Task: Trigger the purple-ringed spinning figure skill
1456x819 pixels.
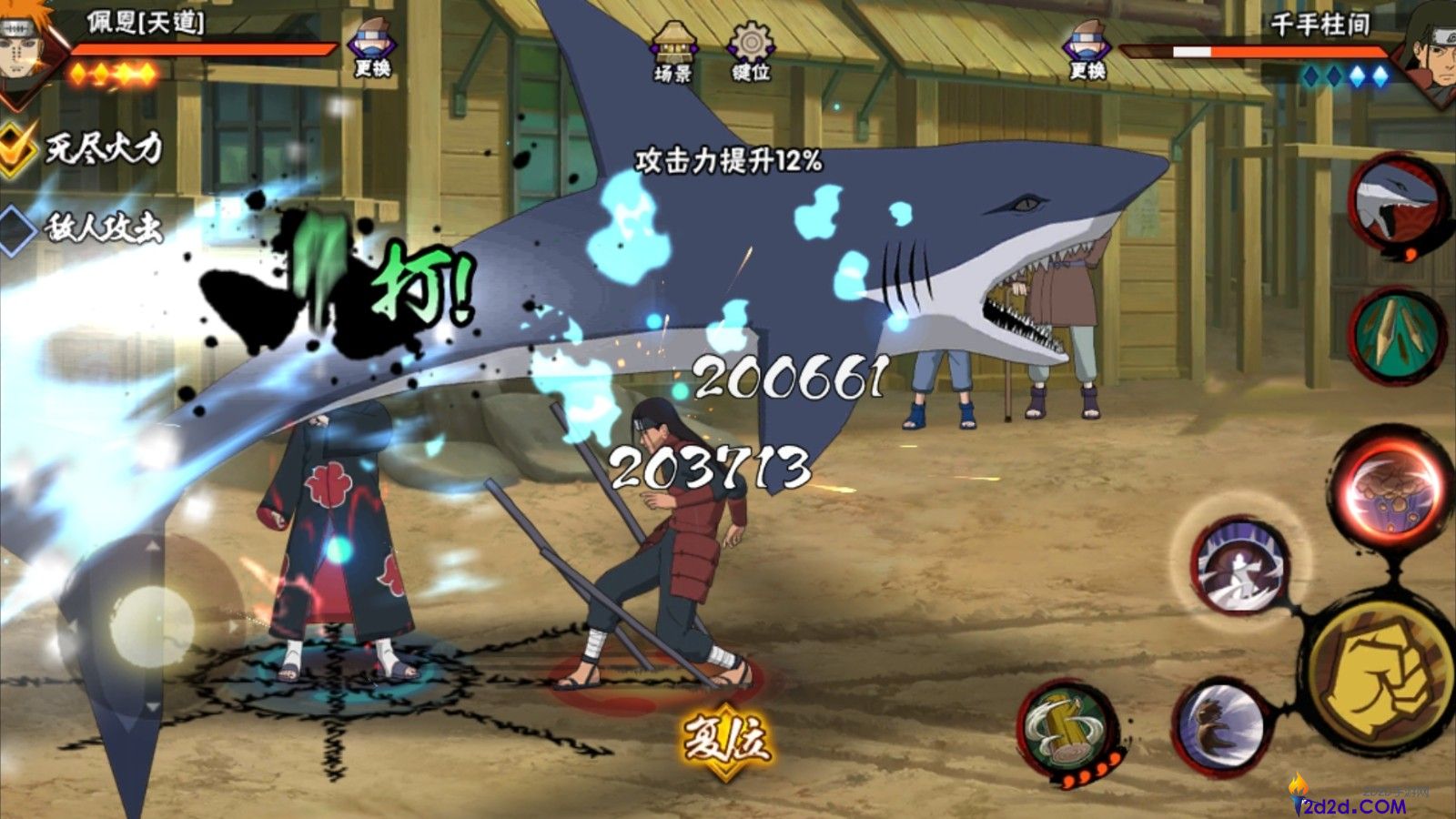Action: [x=1241, y=565]
